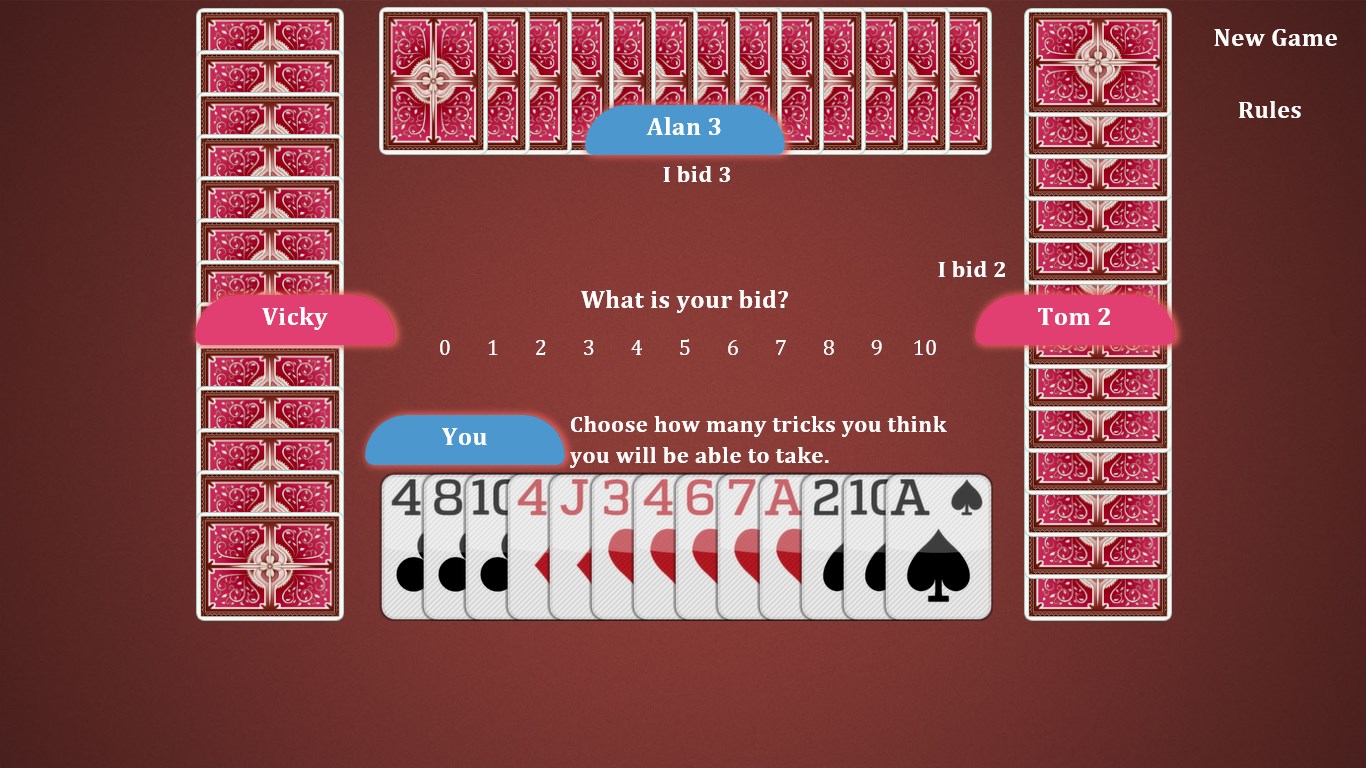
Task: Bid 3 tricks
Action: pyautogui.click(x=588, y=348)
